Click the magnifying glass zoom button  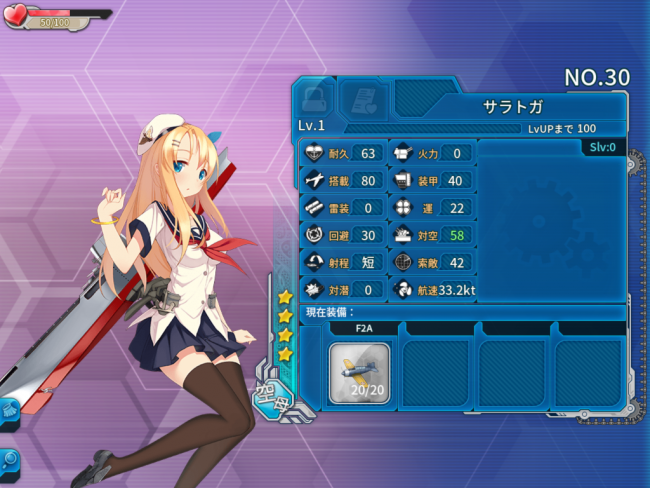[9, 460]
